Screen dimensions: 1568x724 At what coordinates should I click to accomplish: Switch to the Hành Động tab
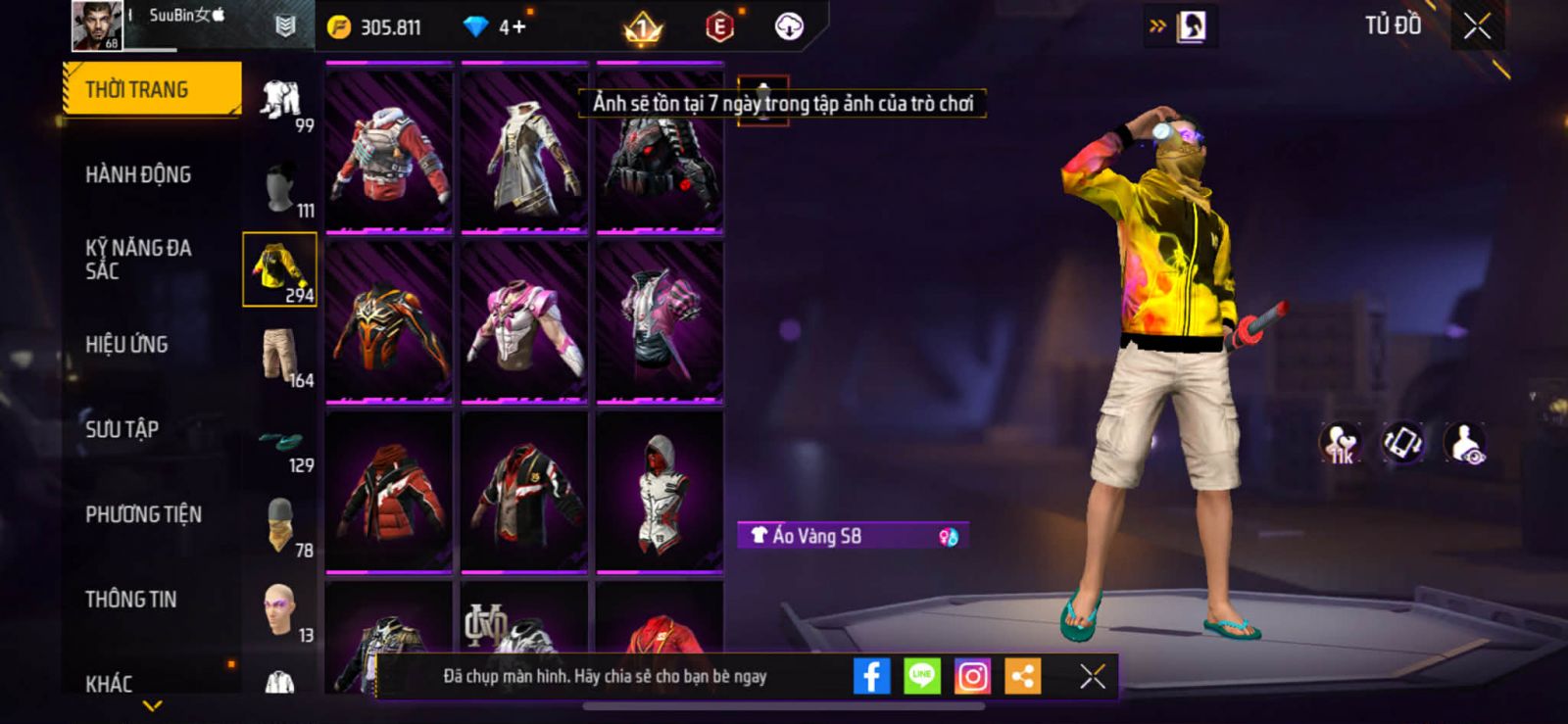click(x=138, y=174)
